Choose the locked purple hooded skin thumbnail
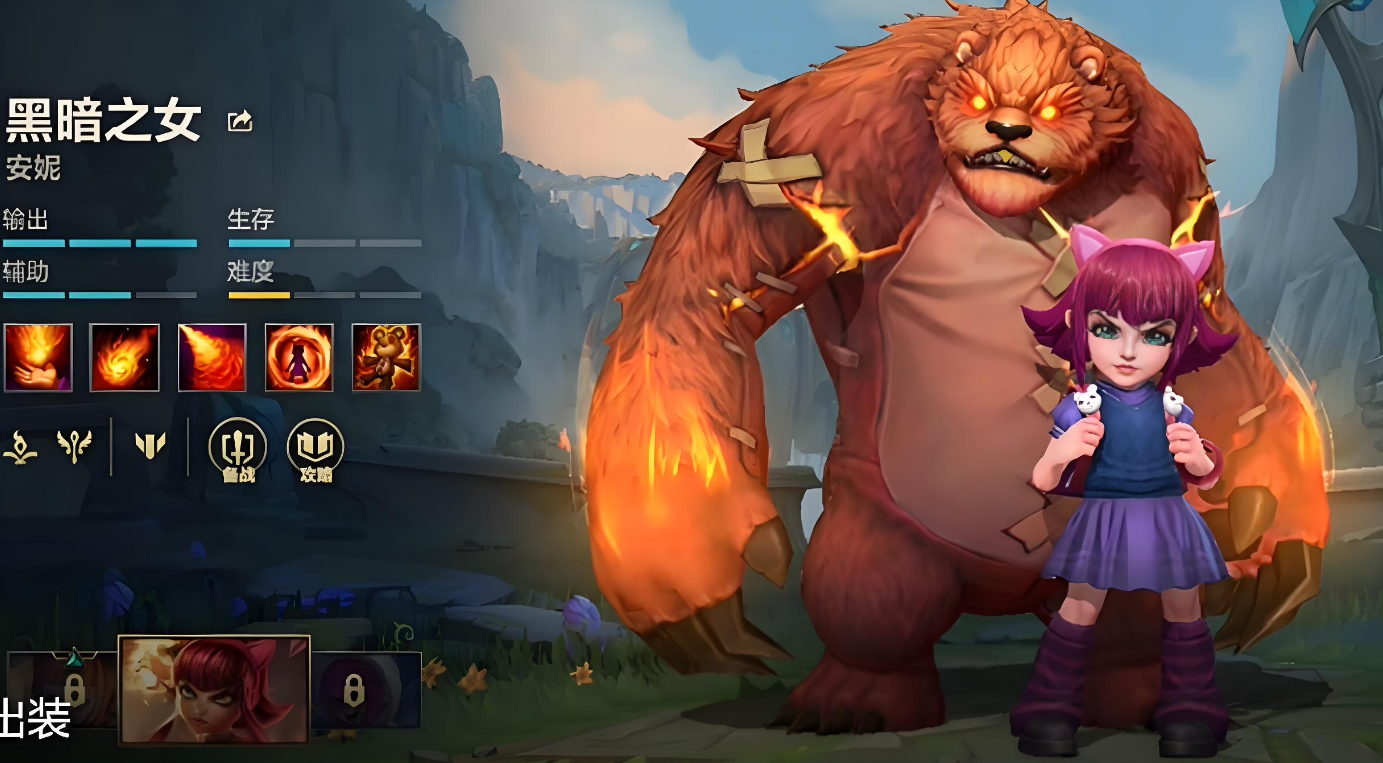This screenshot has height=763, width=1383. click(366, 689)
